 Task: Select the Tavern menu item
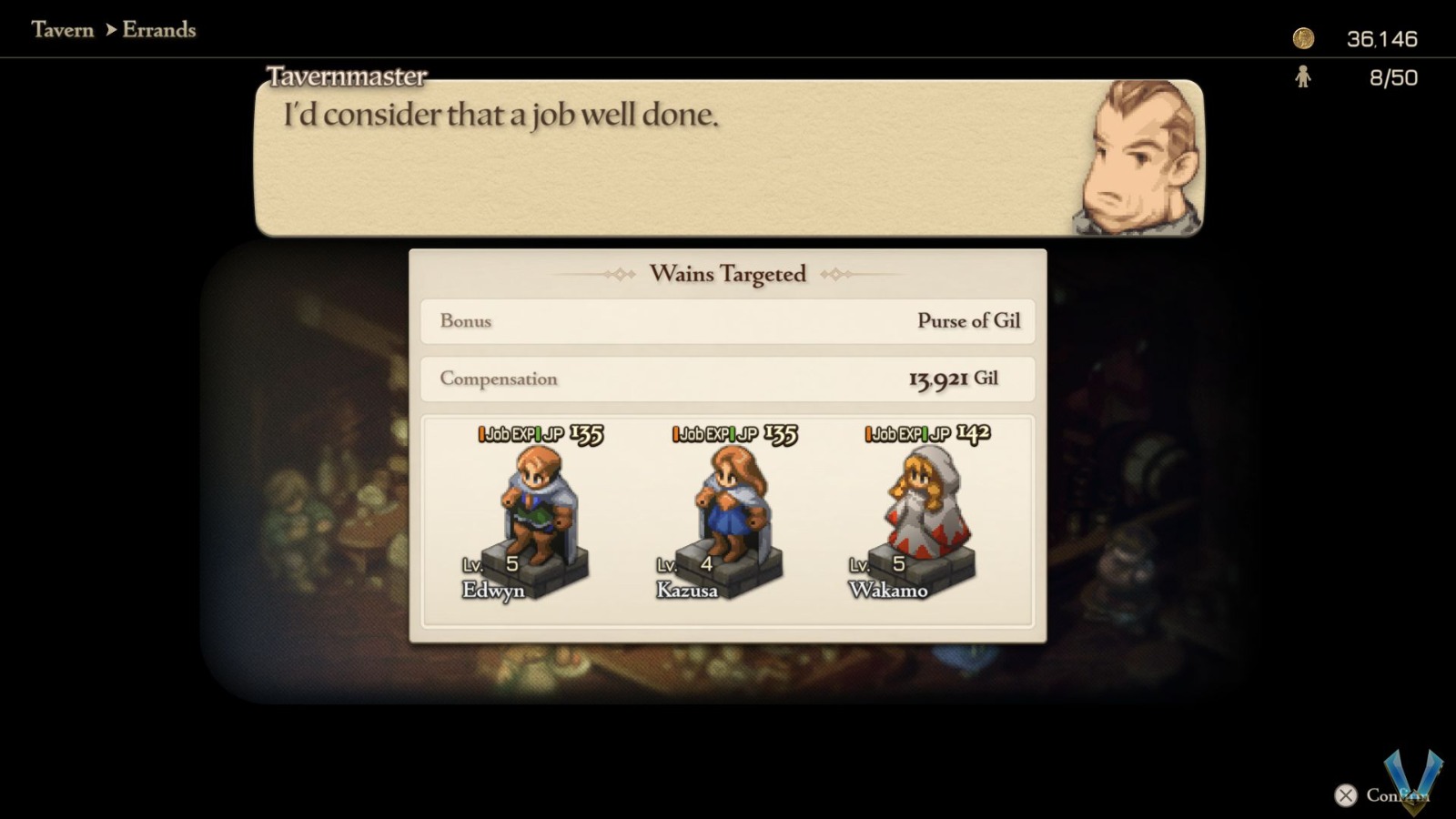click(x=61, y=30)
